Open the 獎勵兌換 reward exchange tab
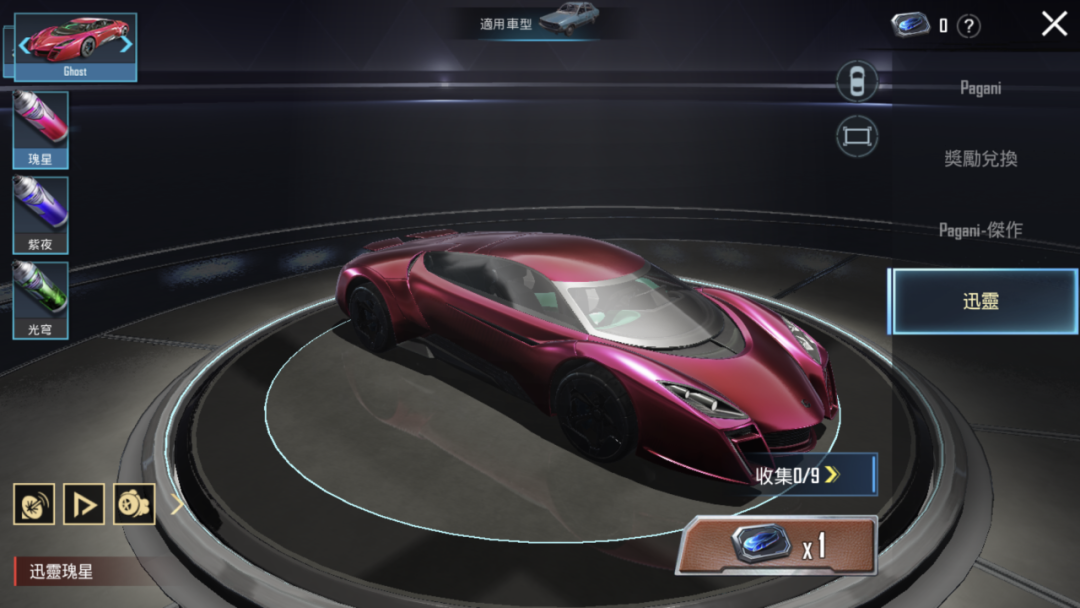 [980, 159]
